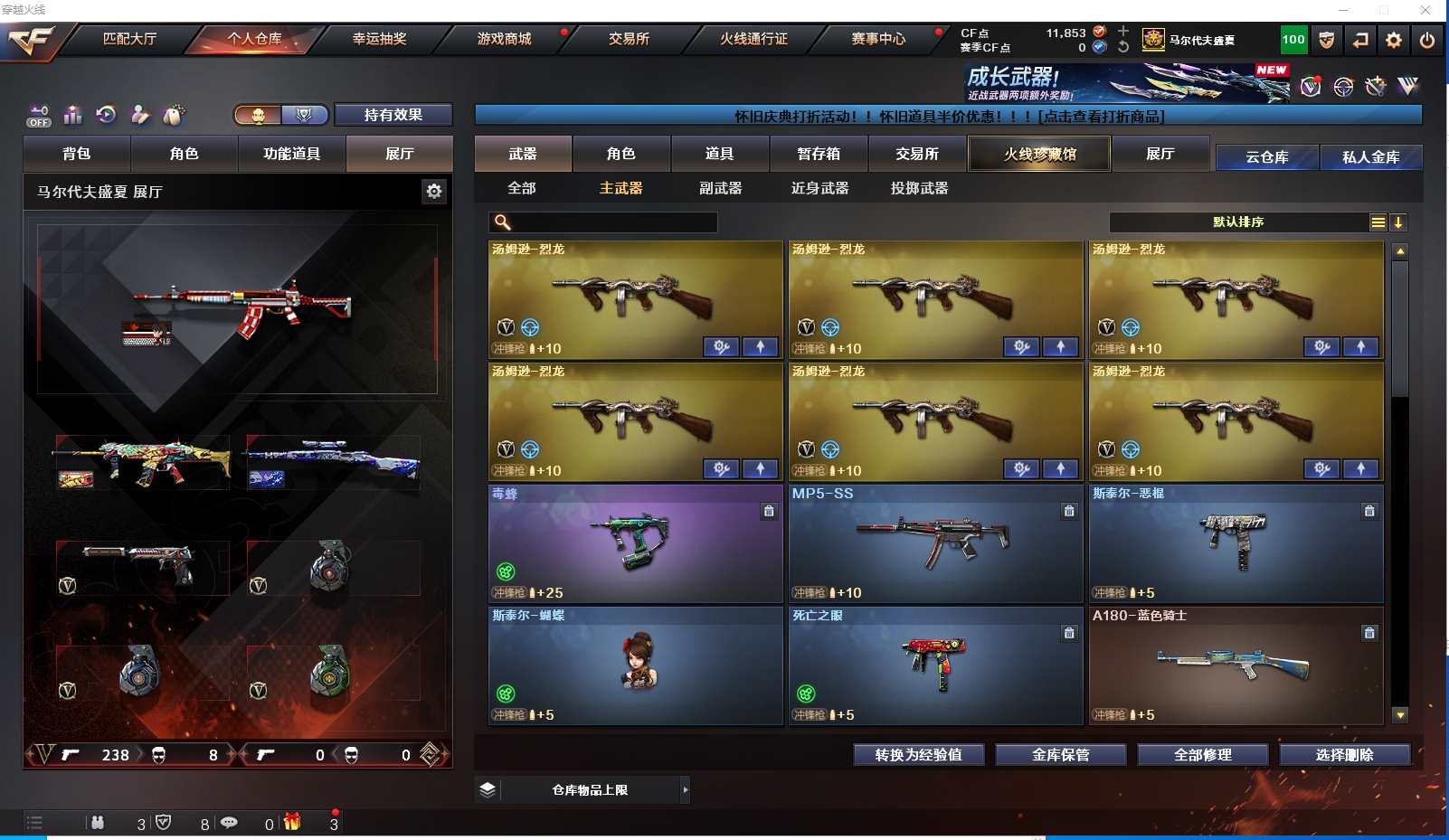Viewport: 1449px width, 840px height.
Task: Open the 交易所 top navigation menu
Action: pyautogui.click(x=629, y=39)
